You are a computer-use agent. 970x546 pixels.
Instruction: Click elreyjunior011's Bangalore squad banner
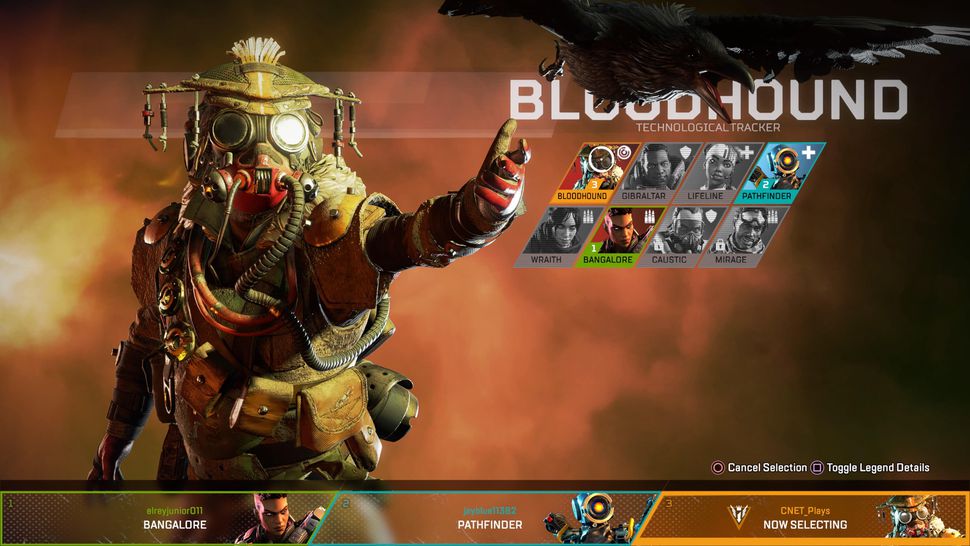point(165,518)
